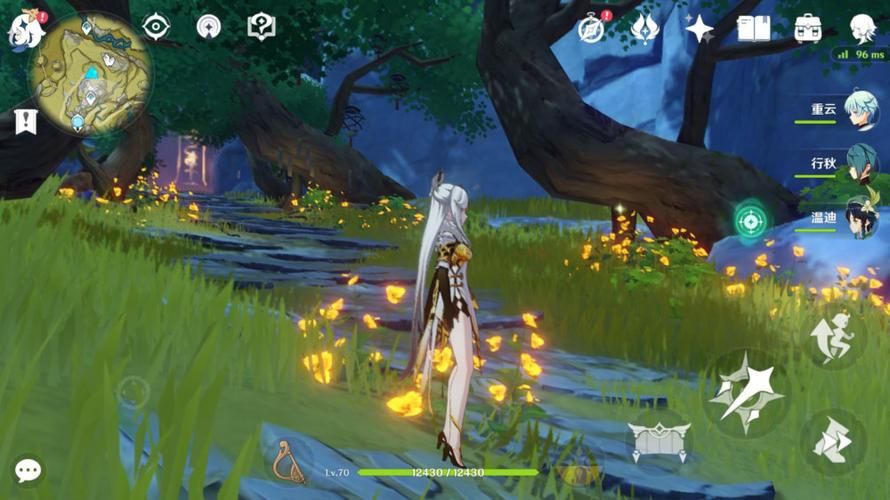The image size is (890, 500).
Task: Open the backpack inventory
Action: coord(808,28)
